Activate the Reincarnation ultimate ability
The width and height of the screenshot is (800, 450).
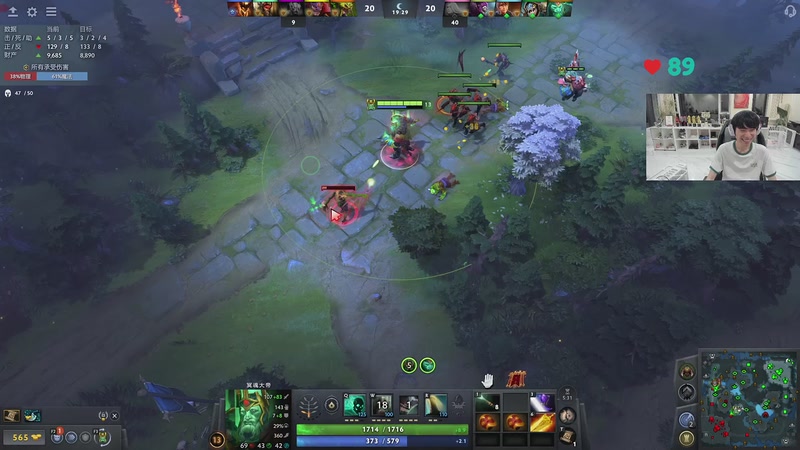[437, 405]
